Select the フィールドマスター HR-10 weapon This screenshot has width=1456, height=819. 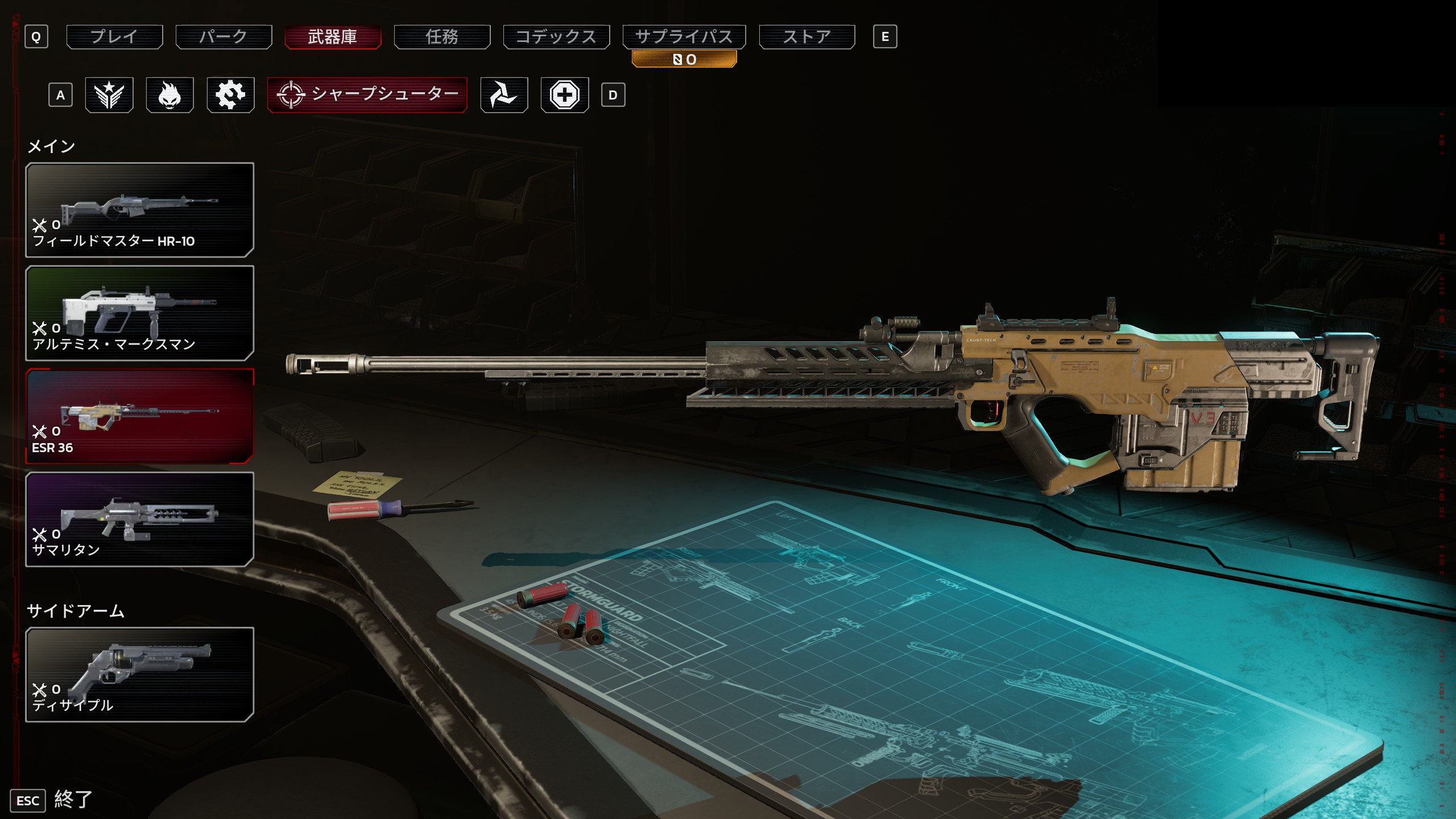[139, 210]
